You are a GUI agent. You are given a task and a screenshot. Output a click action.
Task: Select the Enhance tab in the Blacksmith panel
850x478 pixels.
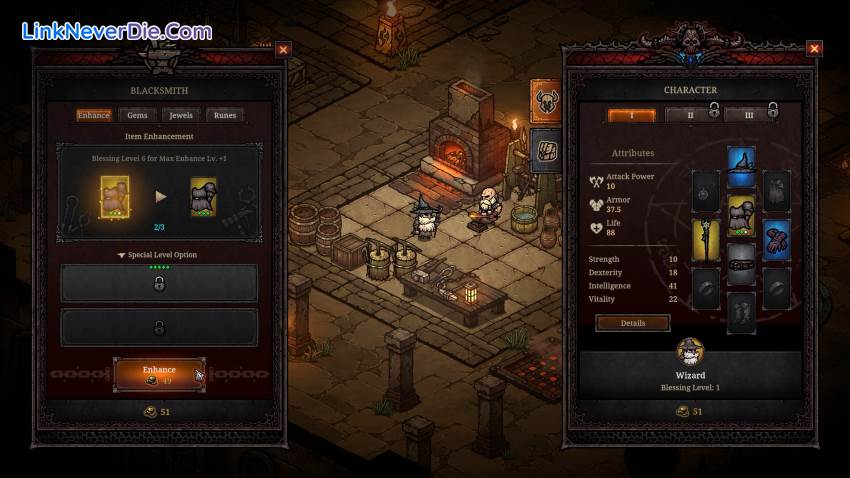pos(94,115)
